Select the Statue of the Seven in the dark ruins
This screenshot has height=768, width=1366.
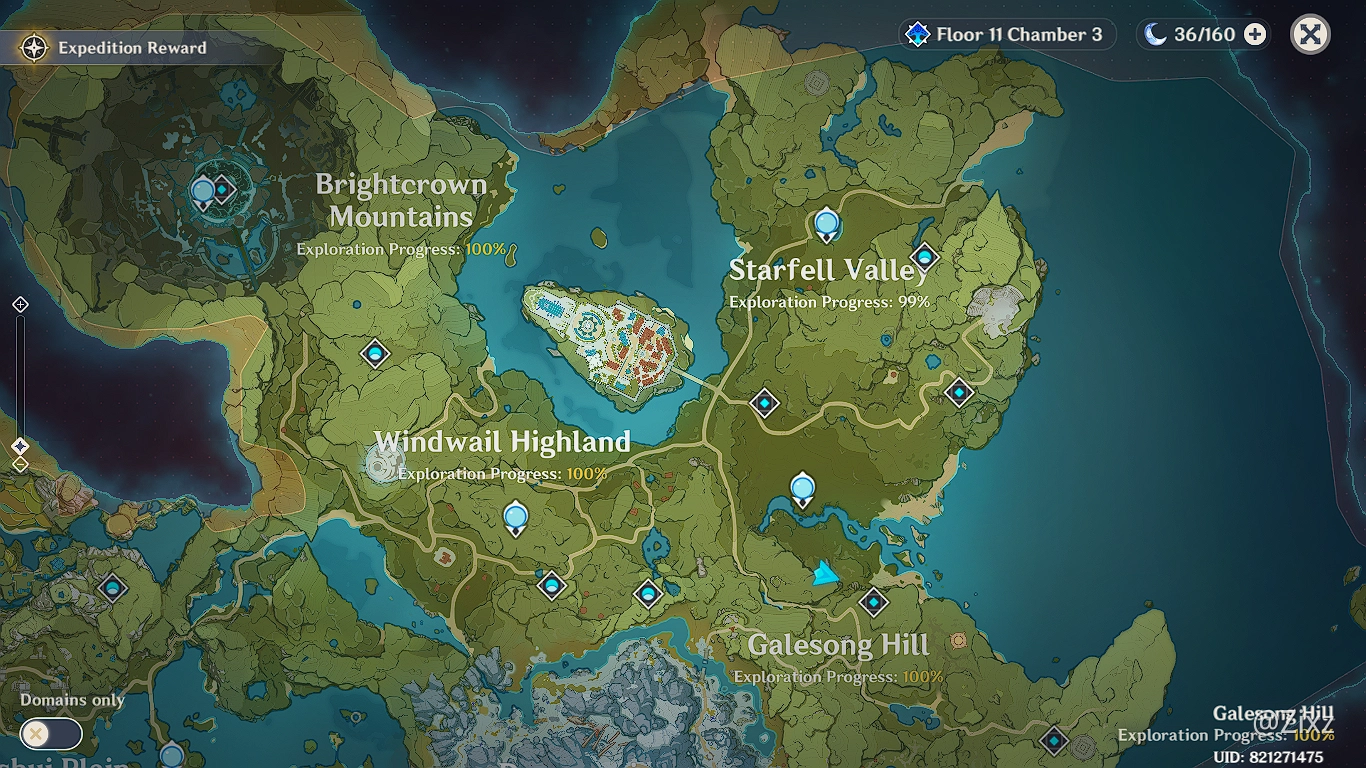[x=203, y=191]
